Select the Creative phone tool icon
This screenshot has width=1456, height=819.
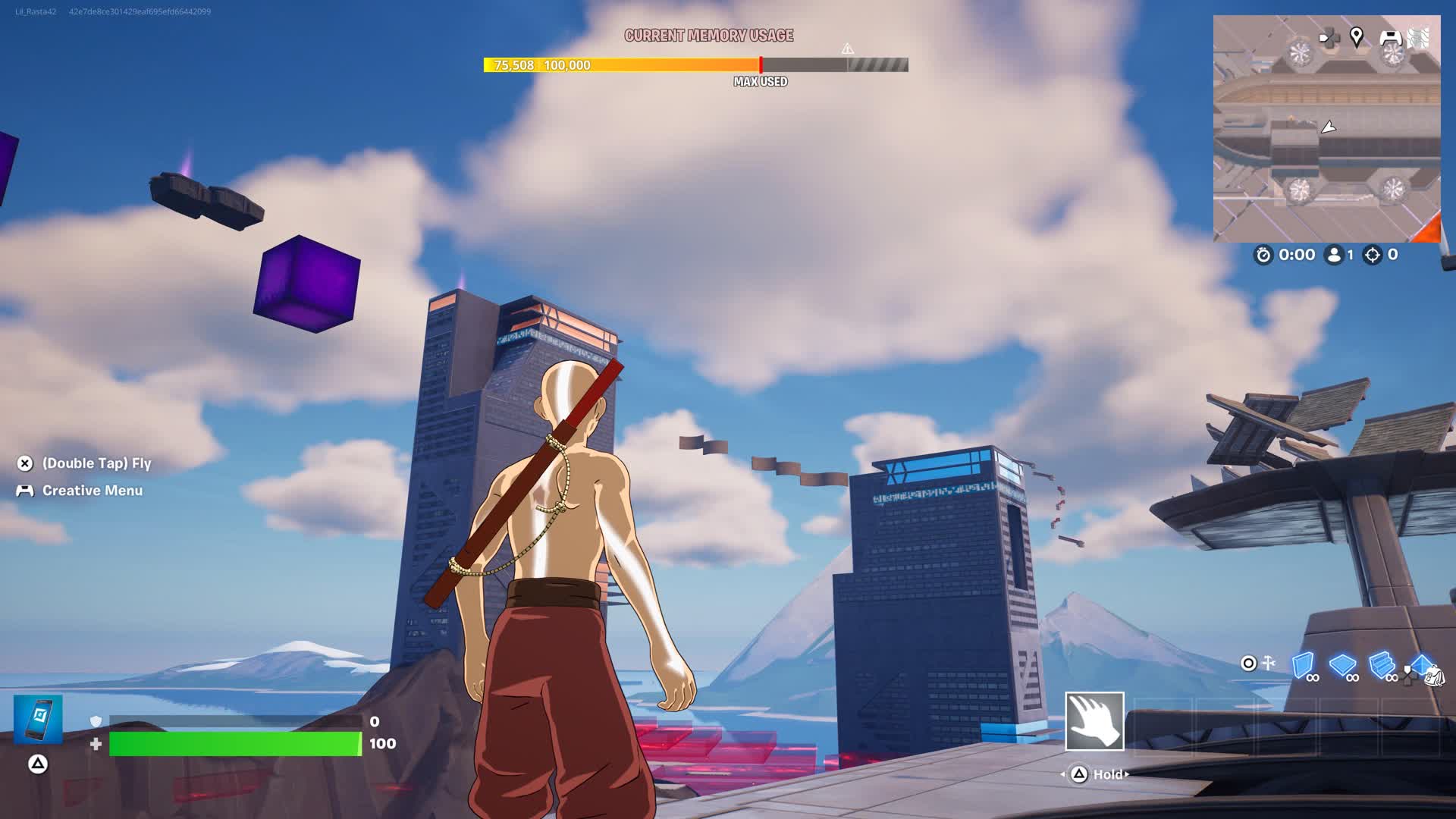tap(38, 718)
